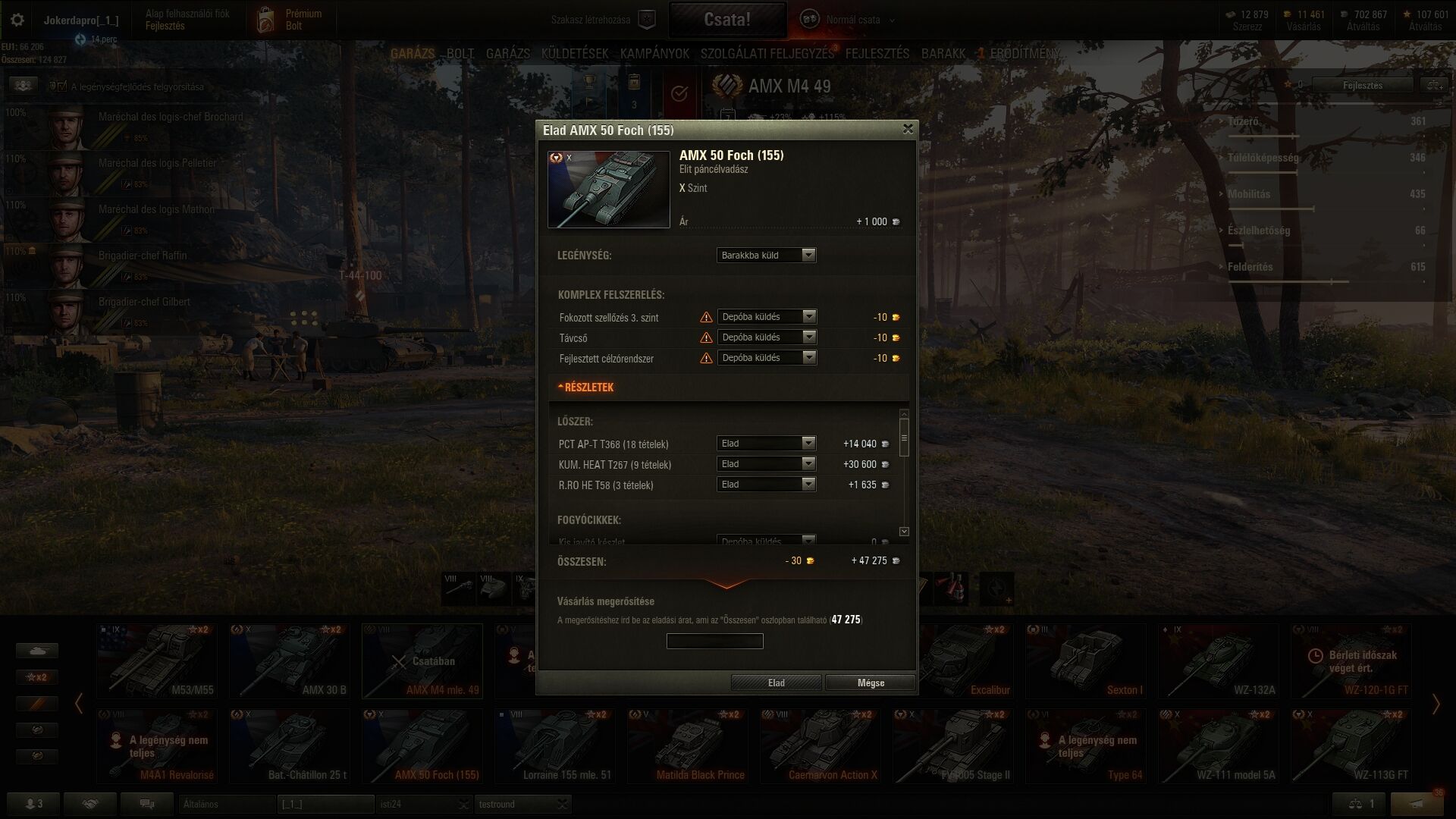The width and height of the screenshot is (1456, 819).
Task: Open the Fokozott szellőzés equipment dropdown
Action: [767, 317]
